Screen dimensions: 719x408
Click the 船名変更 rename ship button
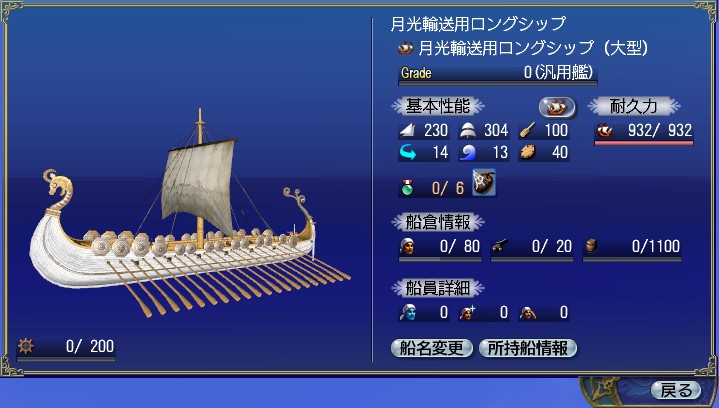(432, 348)
